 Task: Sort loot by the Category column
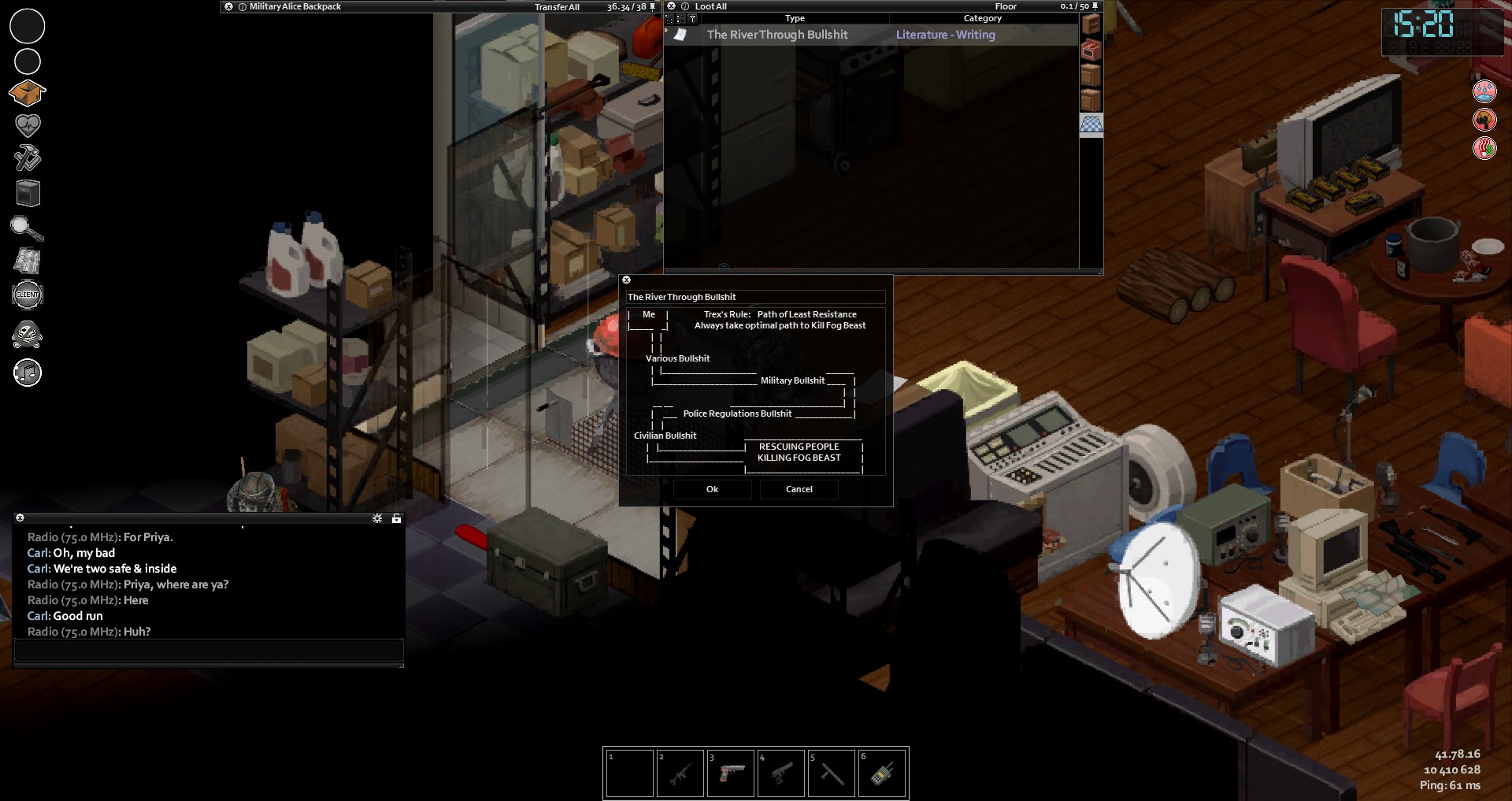982,18
